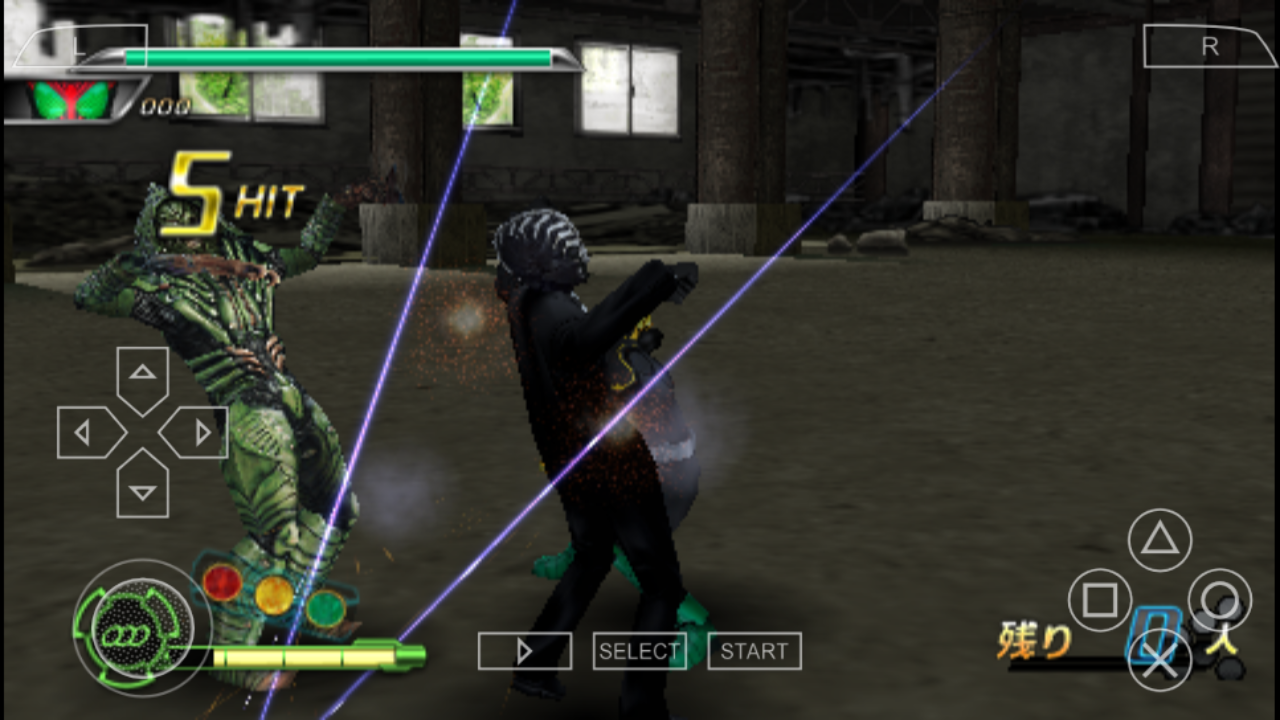This screenshot has width=1280, height=720.
Task: Tap the SELECT touch button
Action: point(639,651)
